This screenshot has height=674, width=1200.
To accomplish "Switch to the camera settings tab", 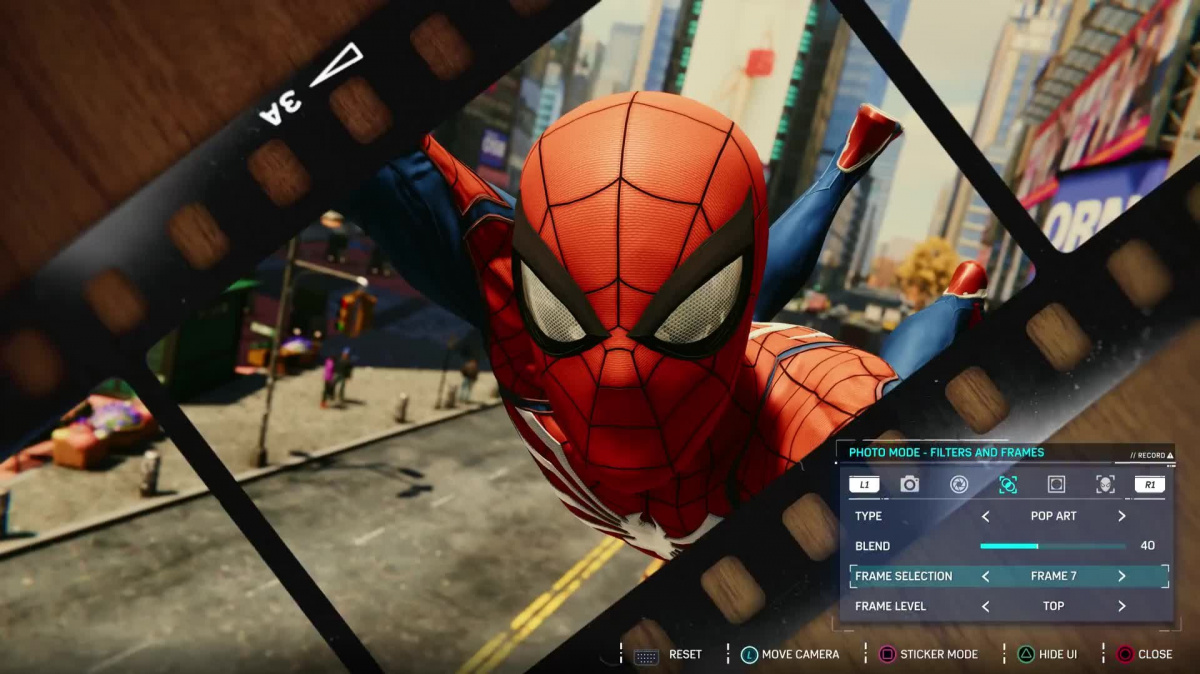I will tap(909, 485).
